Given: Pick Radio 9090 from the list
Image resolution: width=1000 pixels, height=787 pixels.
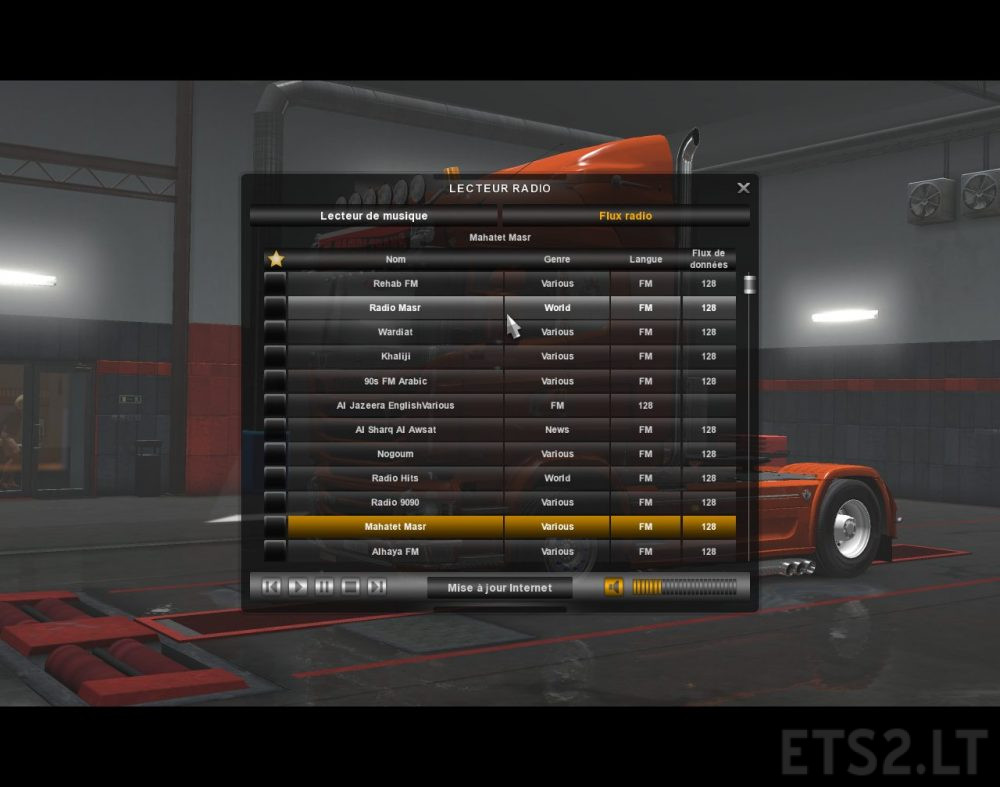Looking at the screenshot, I should tap(395, 503).
